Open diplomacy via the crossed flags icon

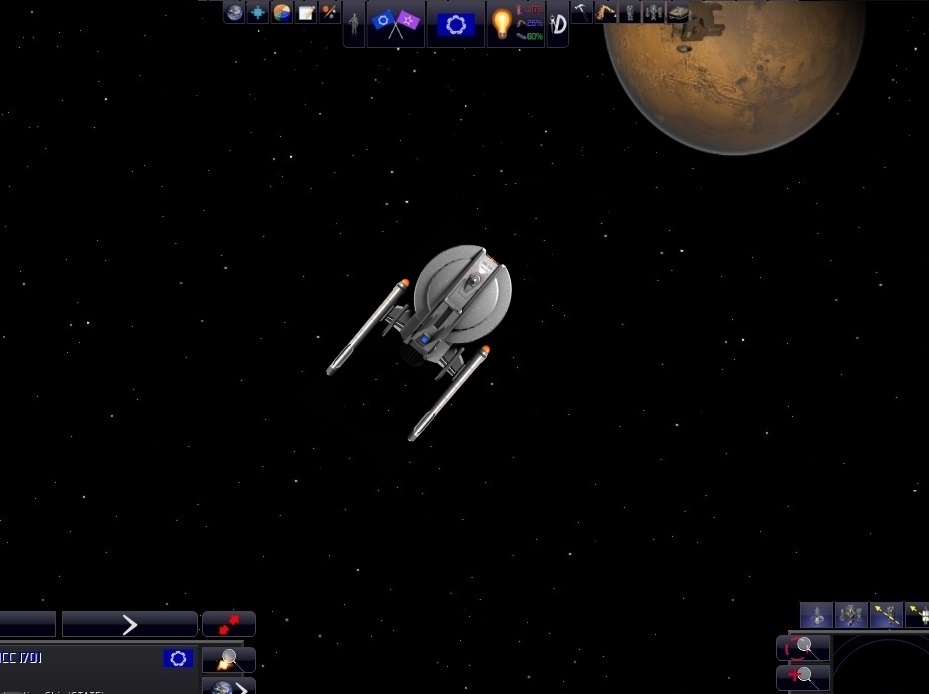(396, 23)
